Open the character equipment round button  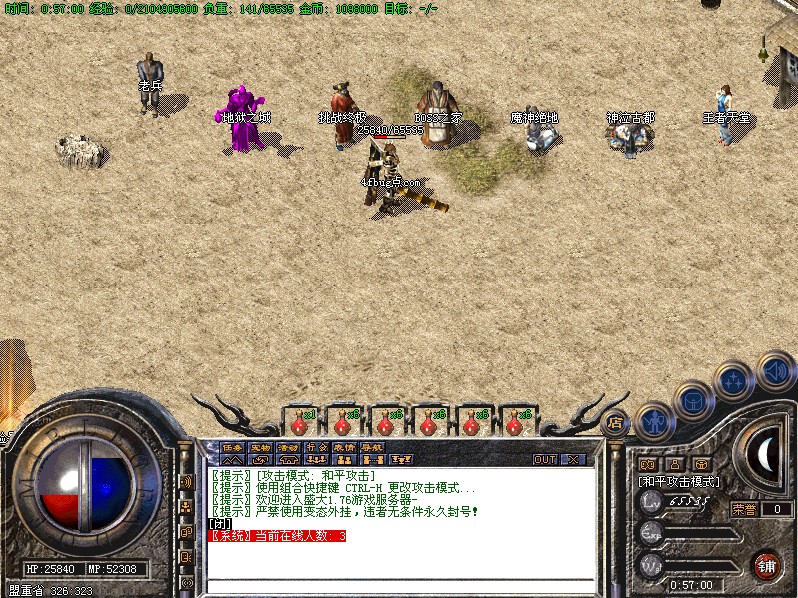(655, 421)
